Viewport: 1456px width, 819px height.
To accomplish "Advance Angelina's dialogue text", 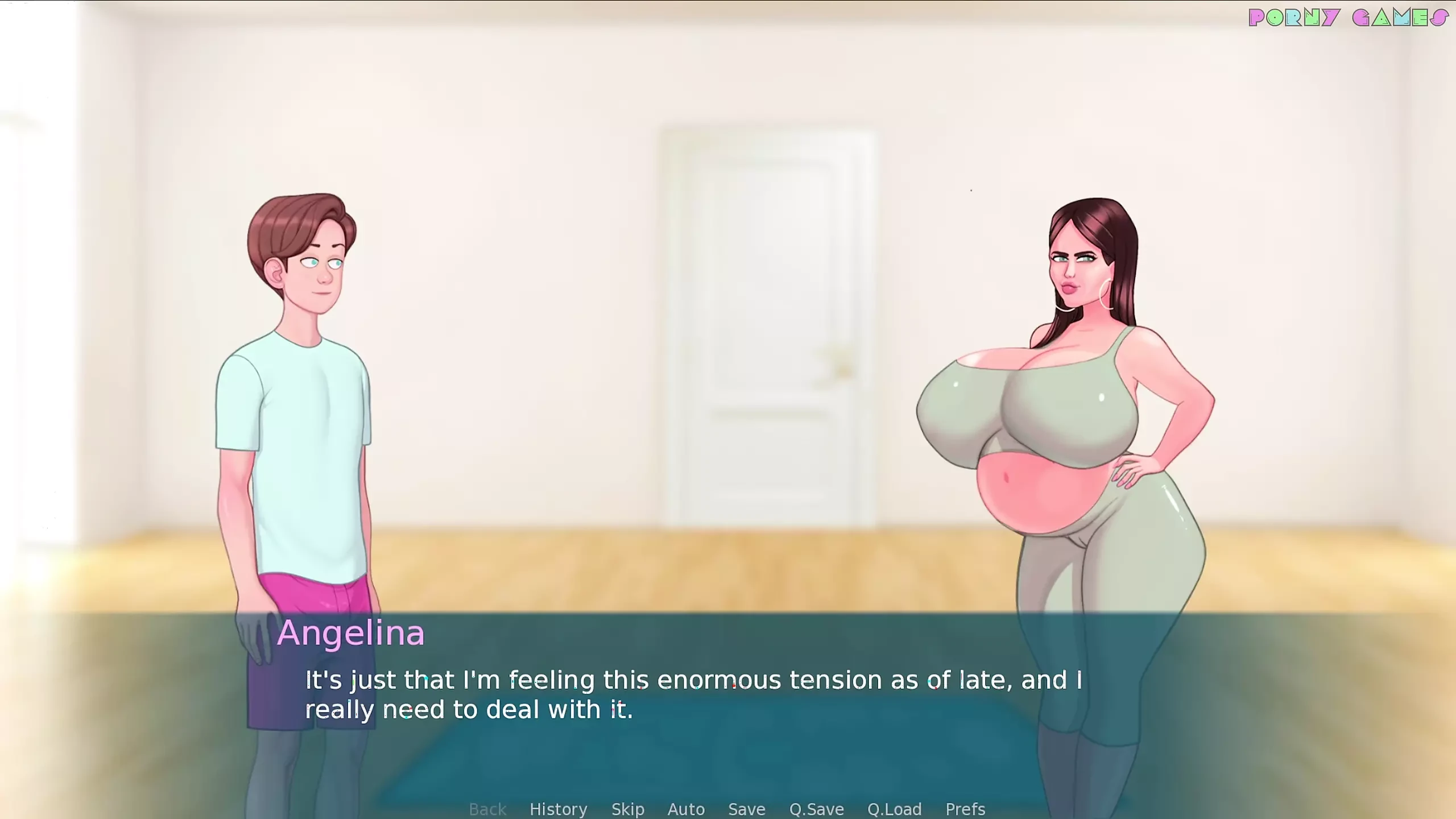I will tap(693, 694).
